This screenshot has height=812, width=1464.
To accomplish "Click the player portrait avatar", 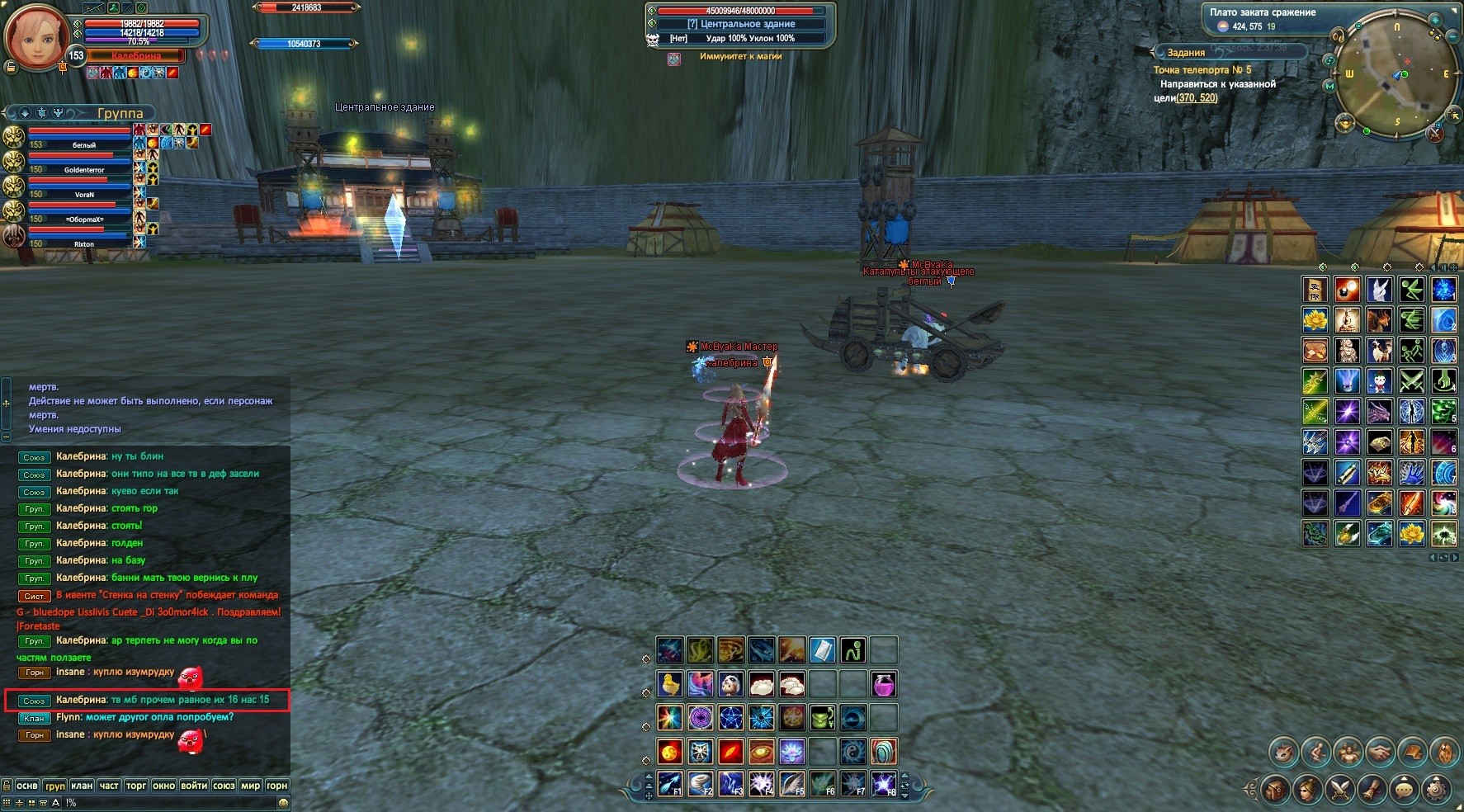I will 35,35.
